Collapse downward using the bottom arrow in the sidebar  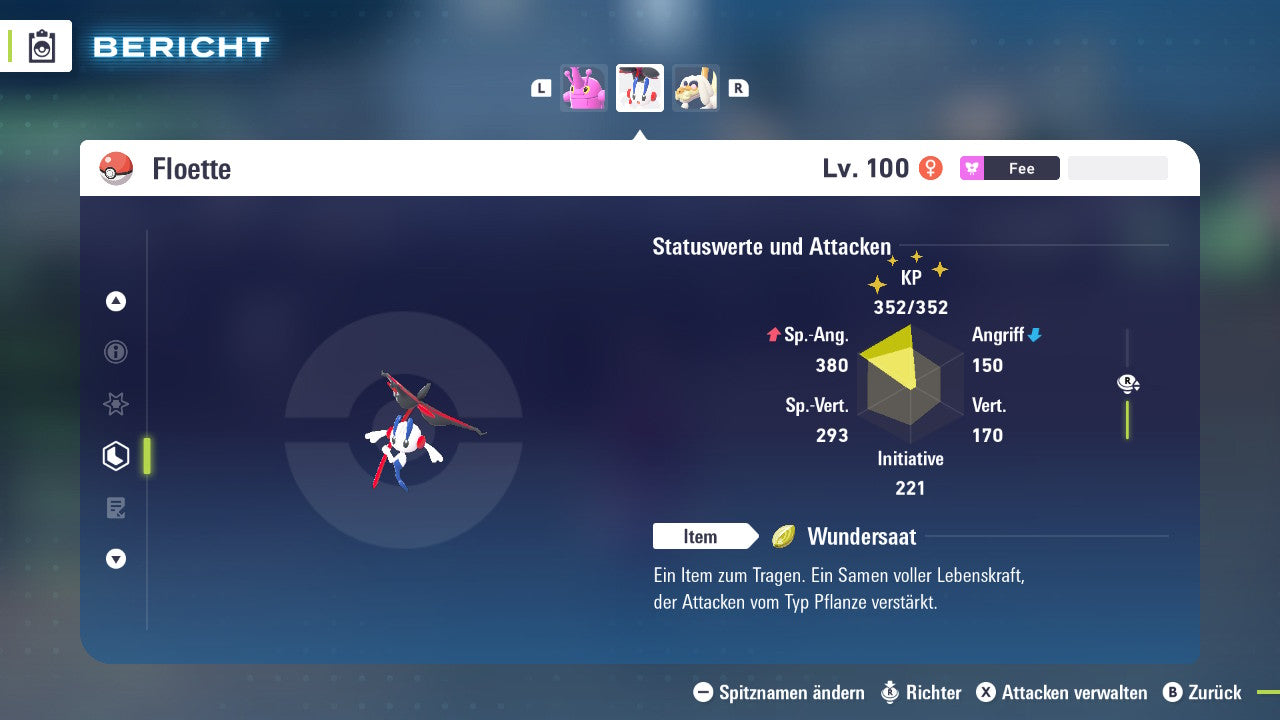click(115, 559)
